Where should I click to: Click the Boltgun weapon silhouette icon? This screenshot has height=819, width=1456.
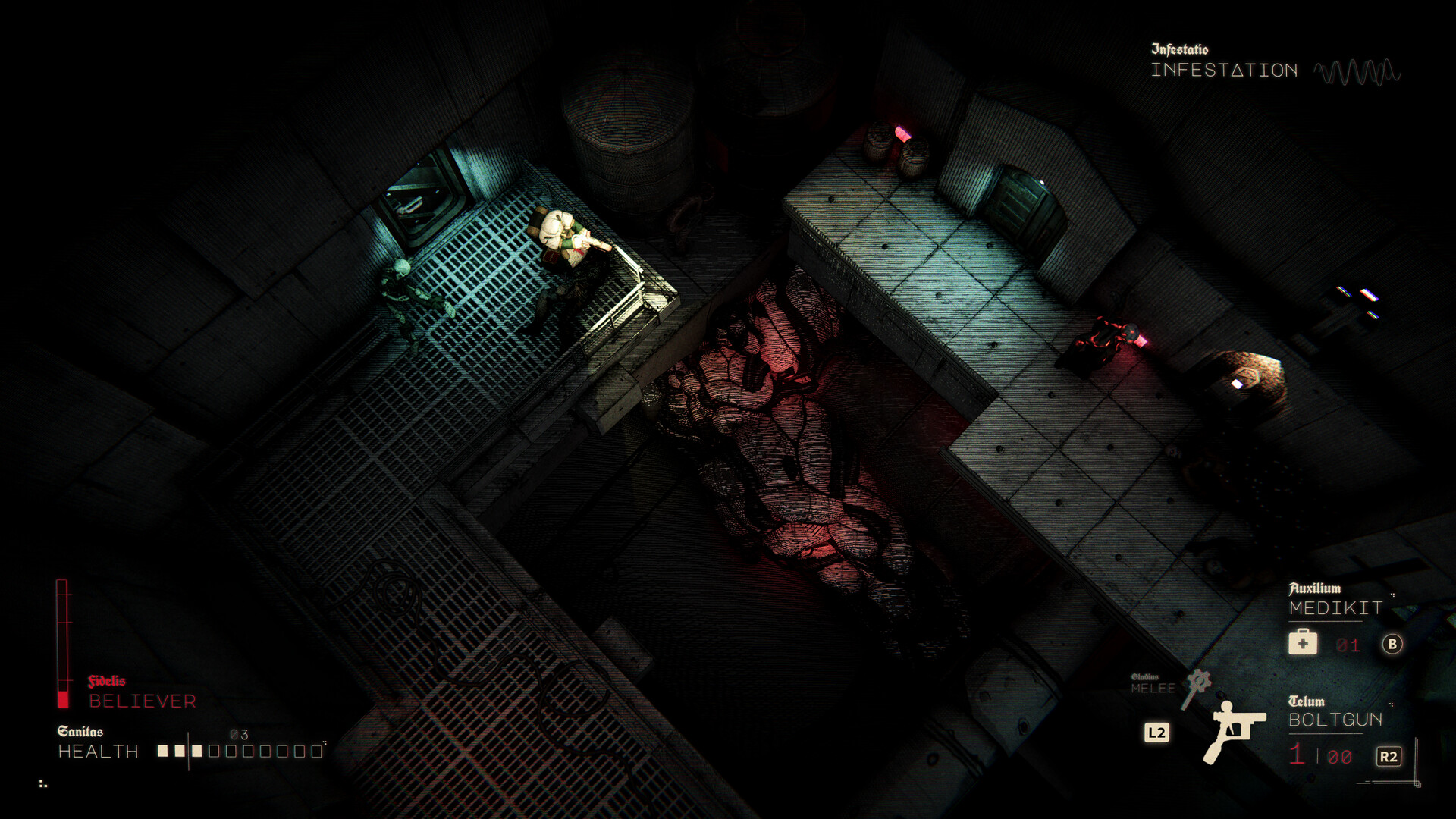pos(1234,733)
